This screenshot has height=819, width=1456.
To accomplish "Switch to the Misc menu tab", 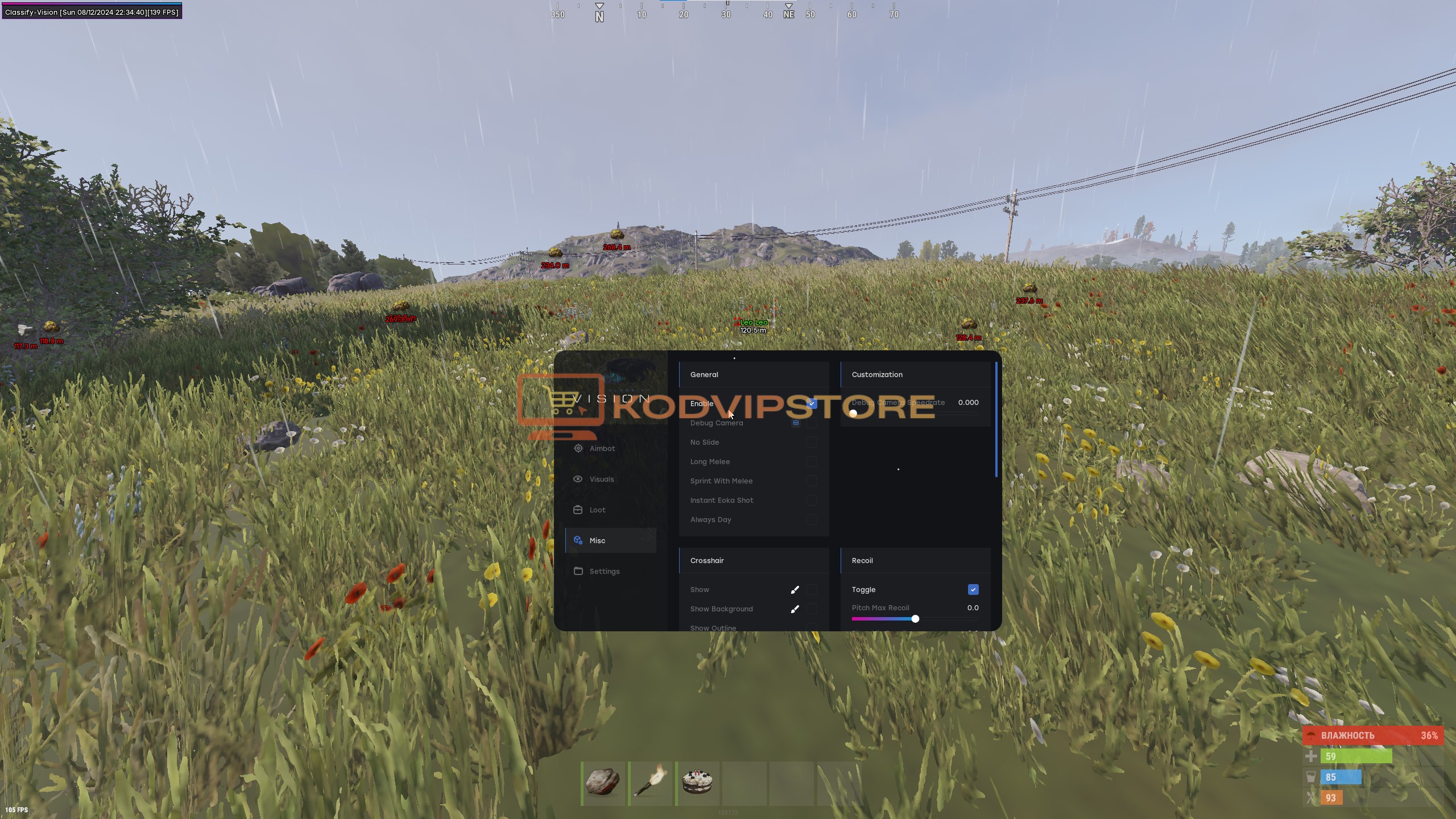I will [x=598, y=540].
